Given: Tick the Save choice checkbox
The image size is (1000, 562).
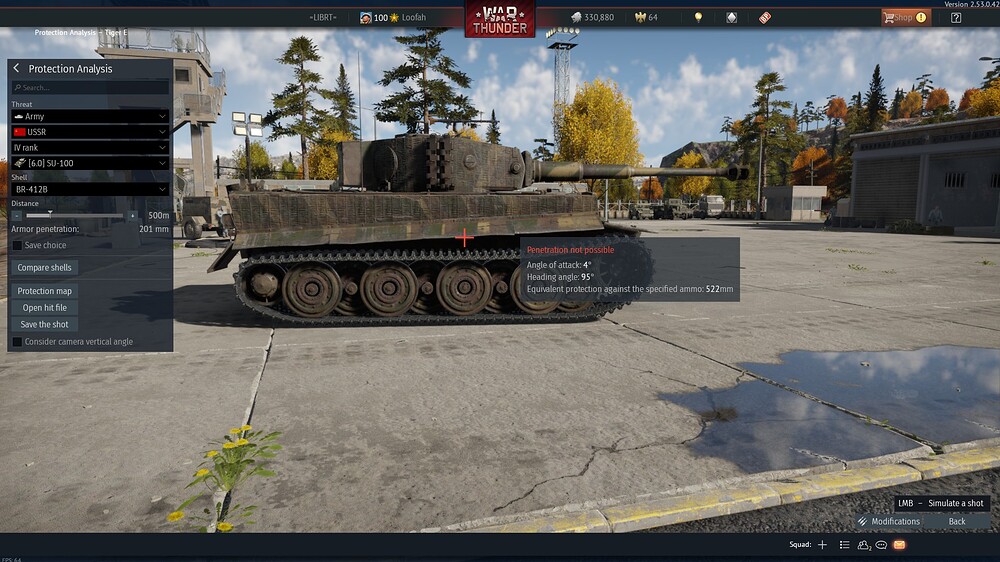Looking at the screenshot, I should 17,245.
